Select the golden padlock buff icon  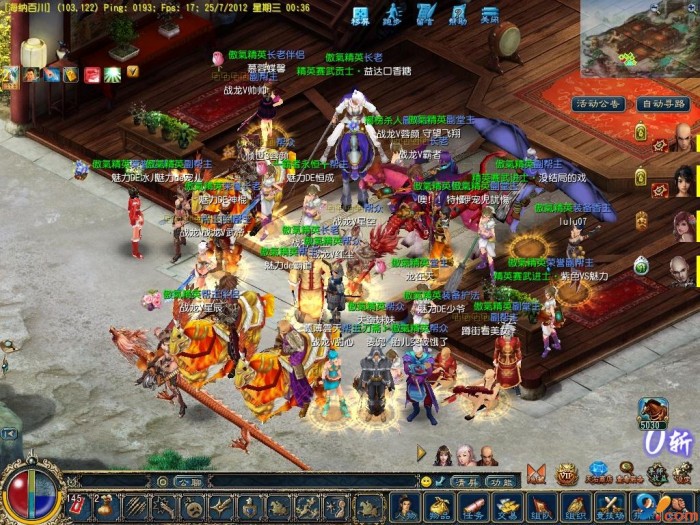(x=70, y=74)
